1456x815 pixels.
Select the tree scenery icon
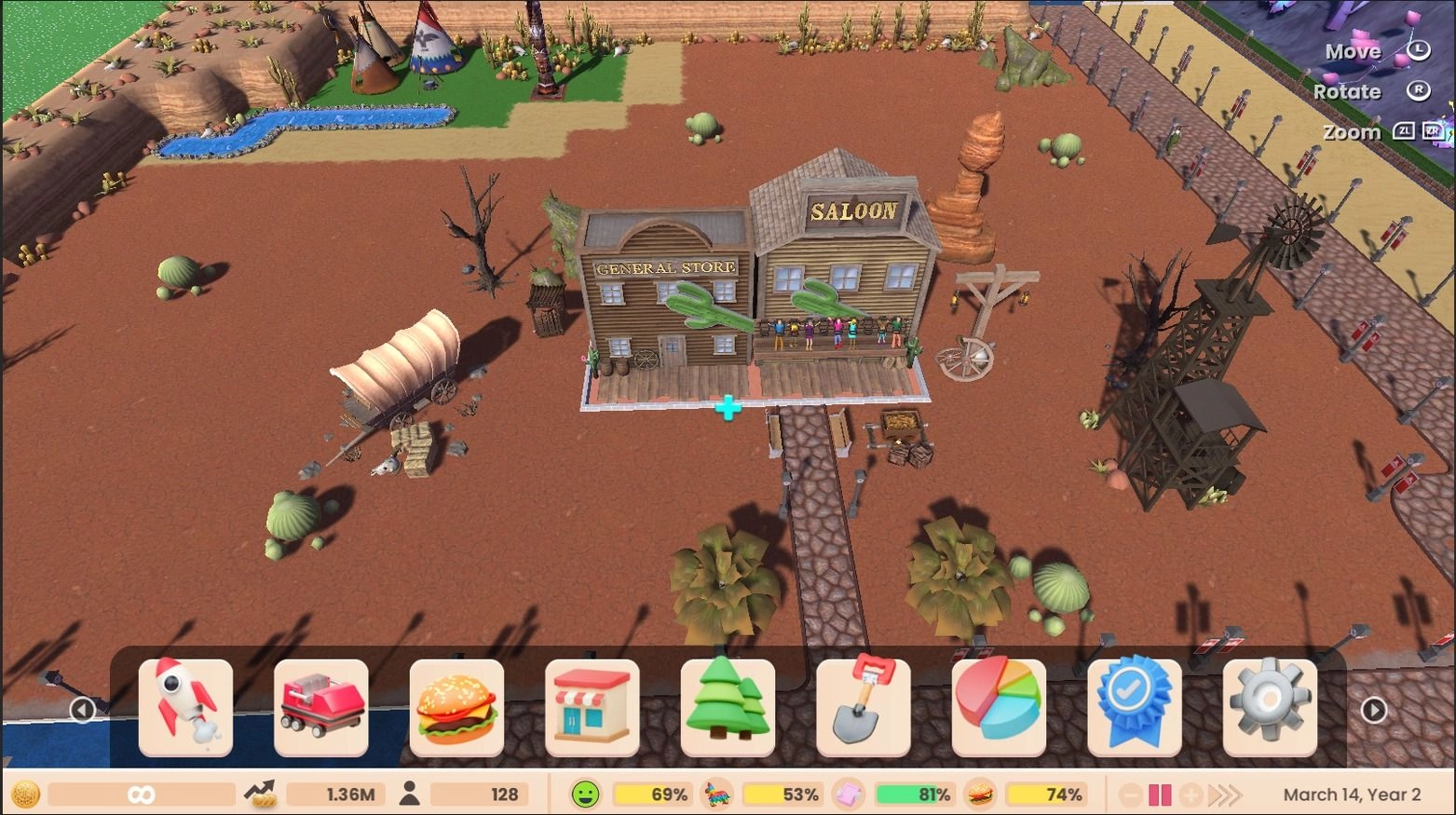pos(728,706)
